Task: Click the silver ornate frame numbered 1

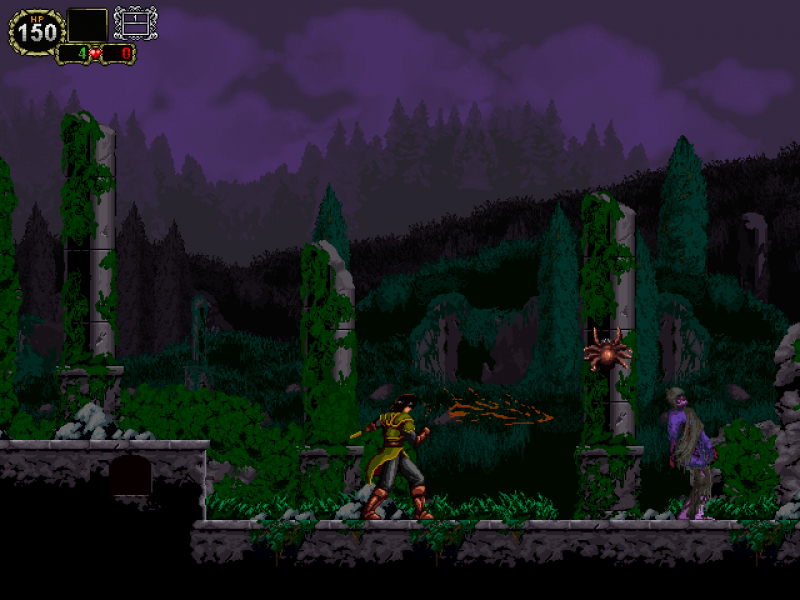Action: (135, 23)
